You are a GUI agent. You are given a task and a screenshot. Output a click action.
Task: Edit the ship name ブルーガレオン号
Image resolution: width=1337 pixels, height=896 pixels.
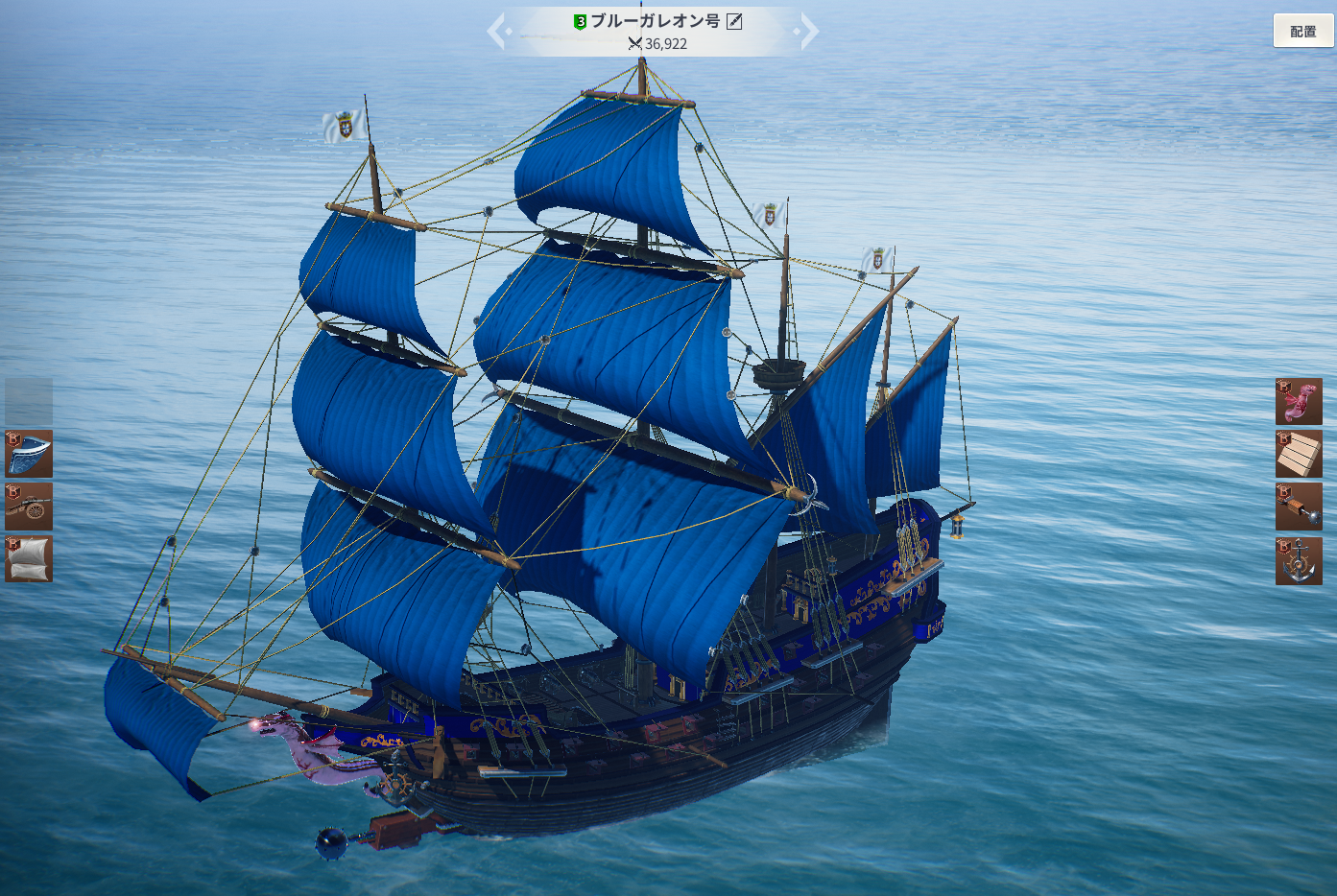(x=734, y=21)
